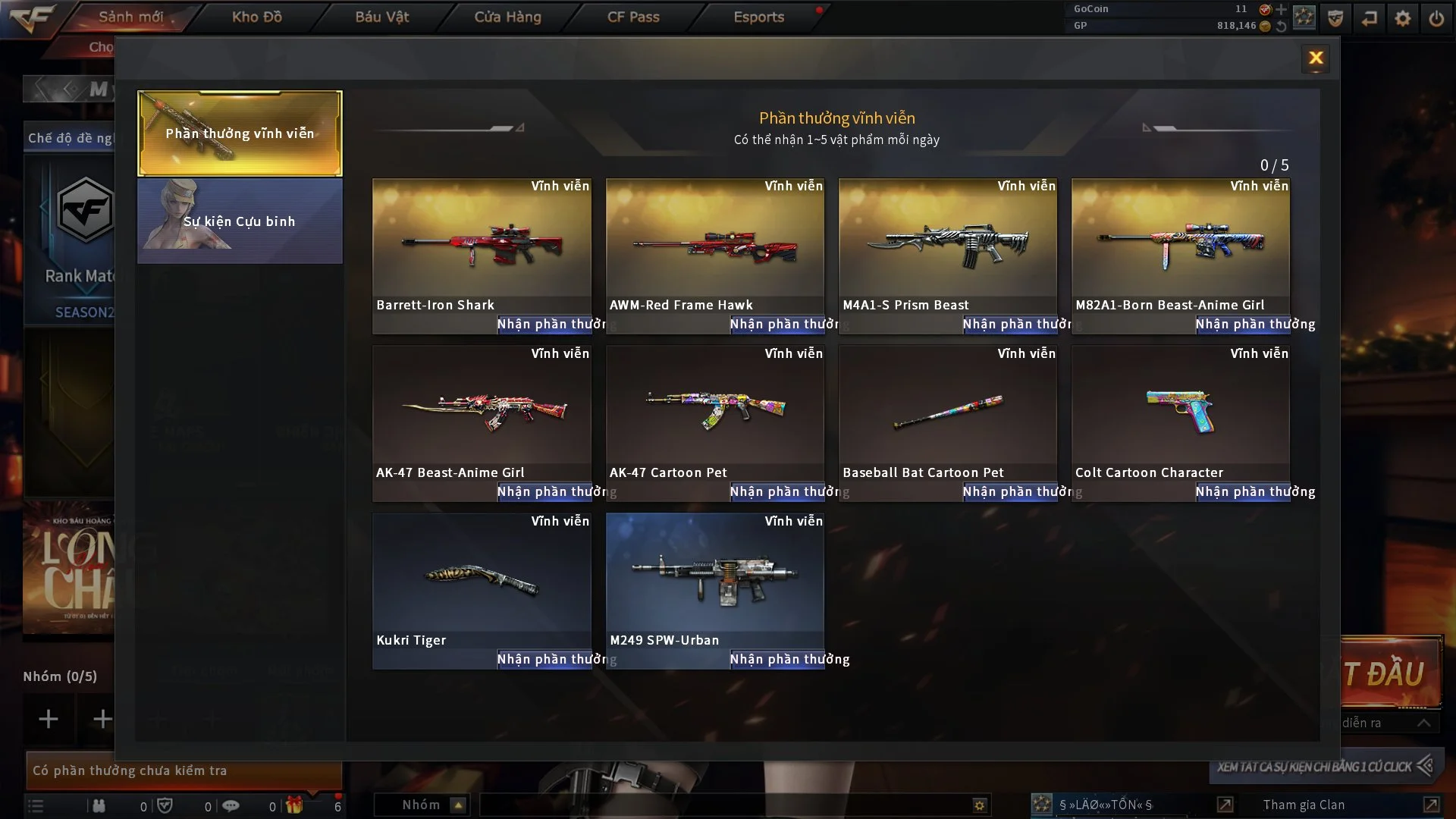Click the power exit icon

click(1436, 18)
